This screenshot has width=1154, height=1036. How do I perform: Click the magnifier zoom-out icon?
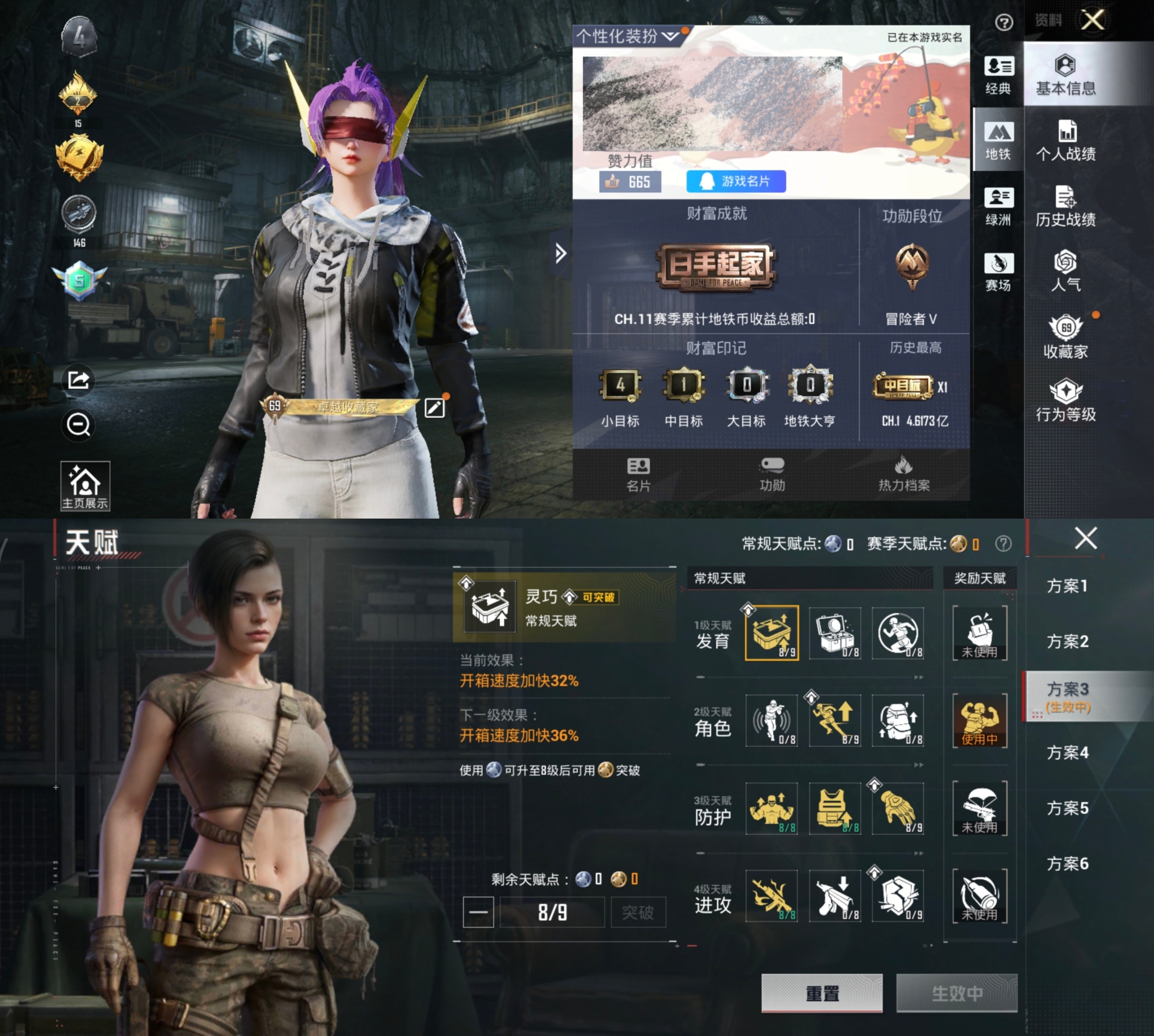[78, 424]
